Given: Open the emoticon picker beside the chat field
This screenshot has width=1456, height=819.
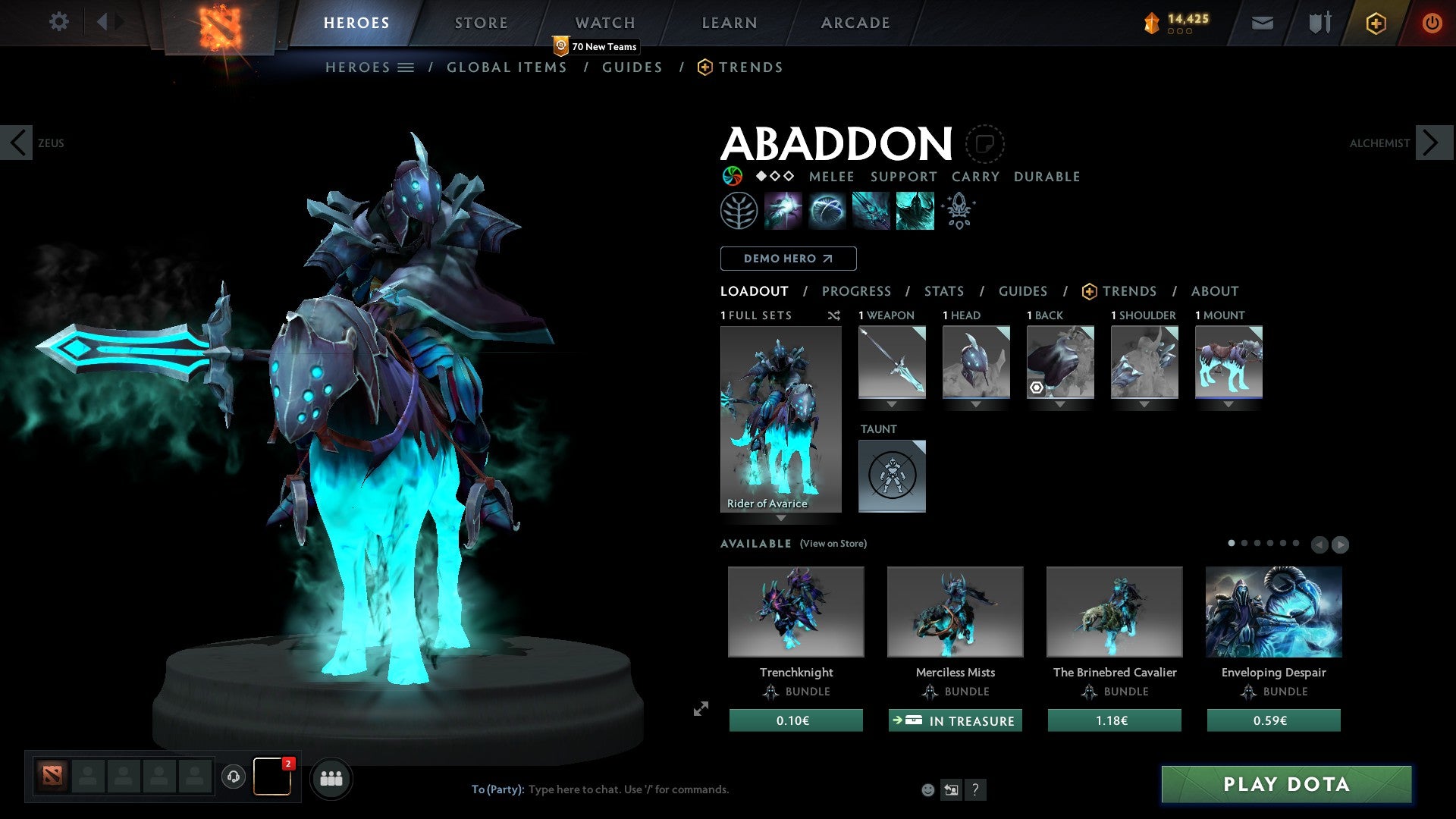Looking at the screenshot, I should 927,789.
